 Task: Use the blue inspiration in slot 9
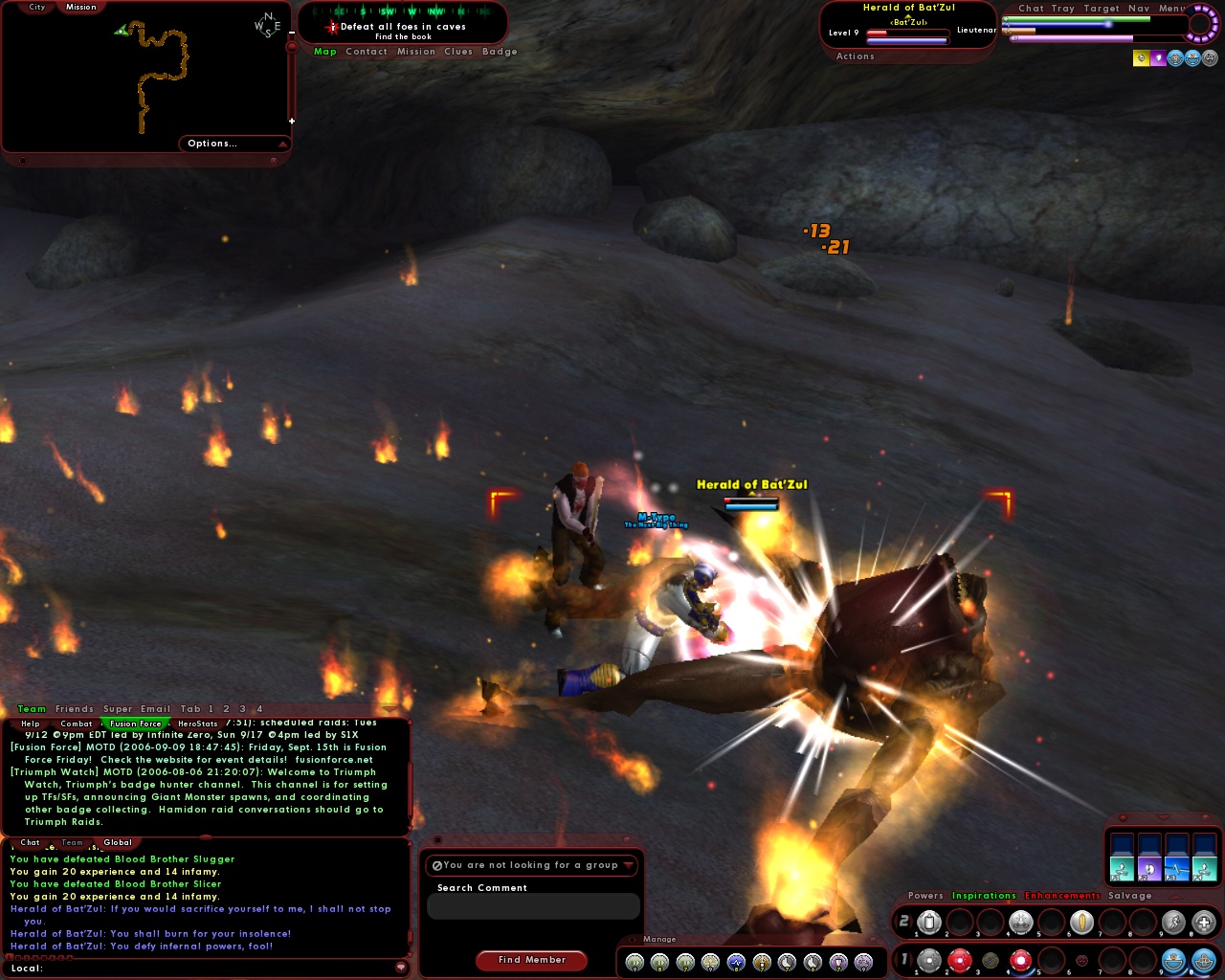click(x=1171, y=959)
